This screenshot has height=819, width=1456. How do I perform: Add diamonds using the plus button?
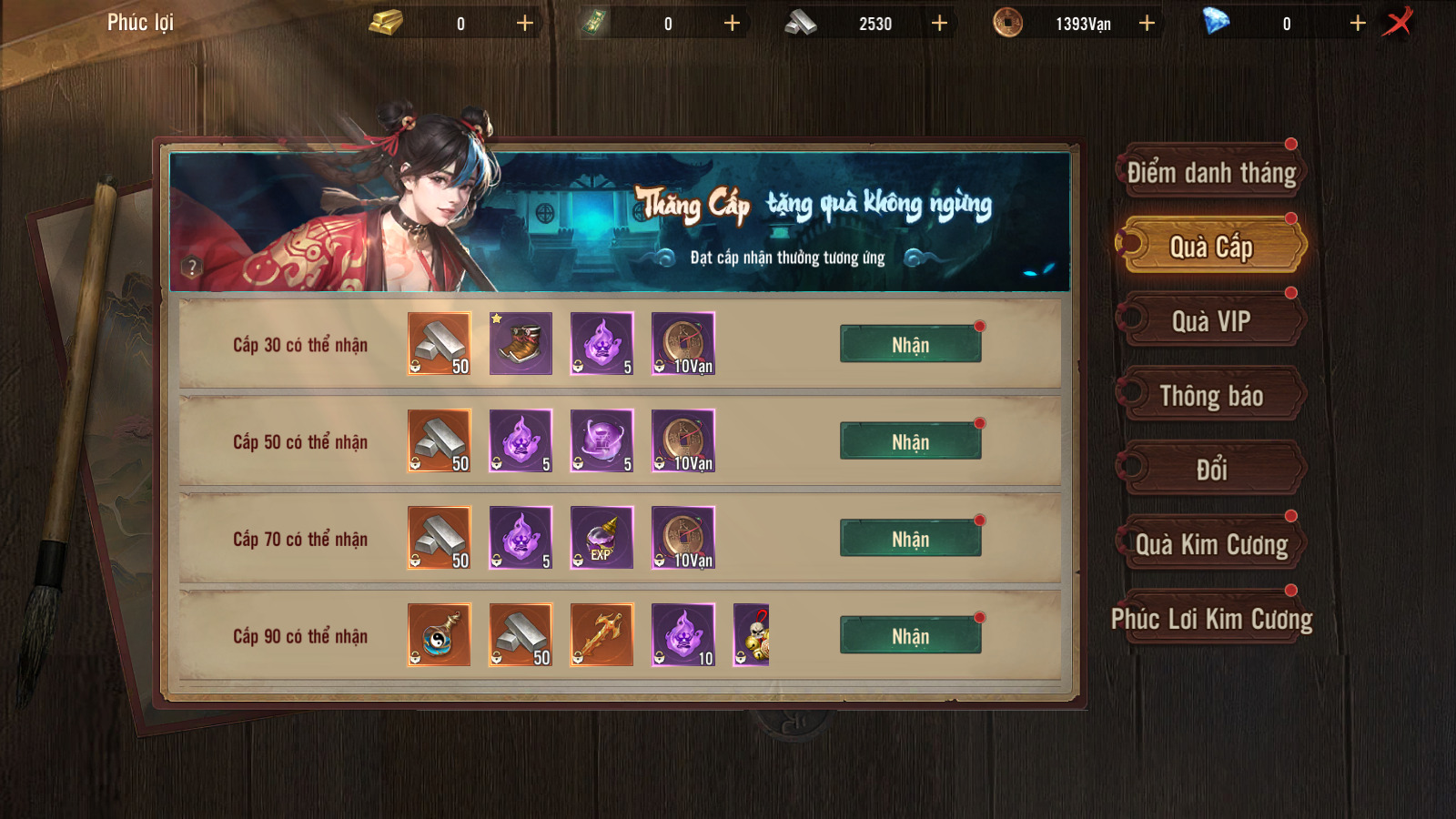1358,23
